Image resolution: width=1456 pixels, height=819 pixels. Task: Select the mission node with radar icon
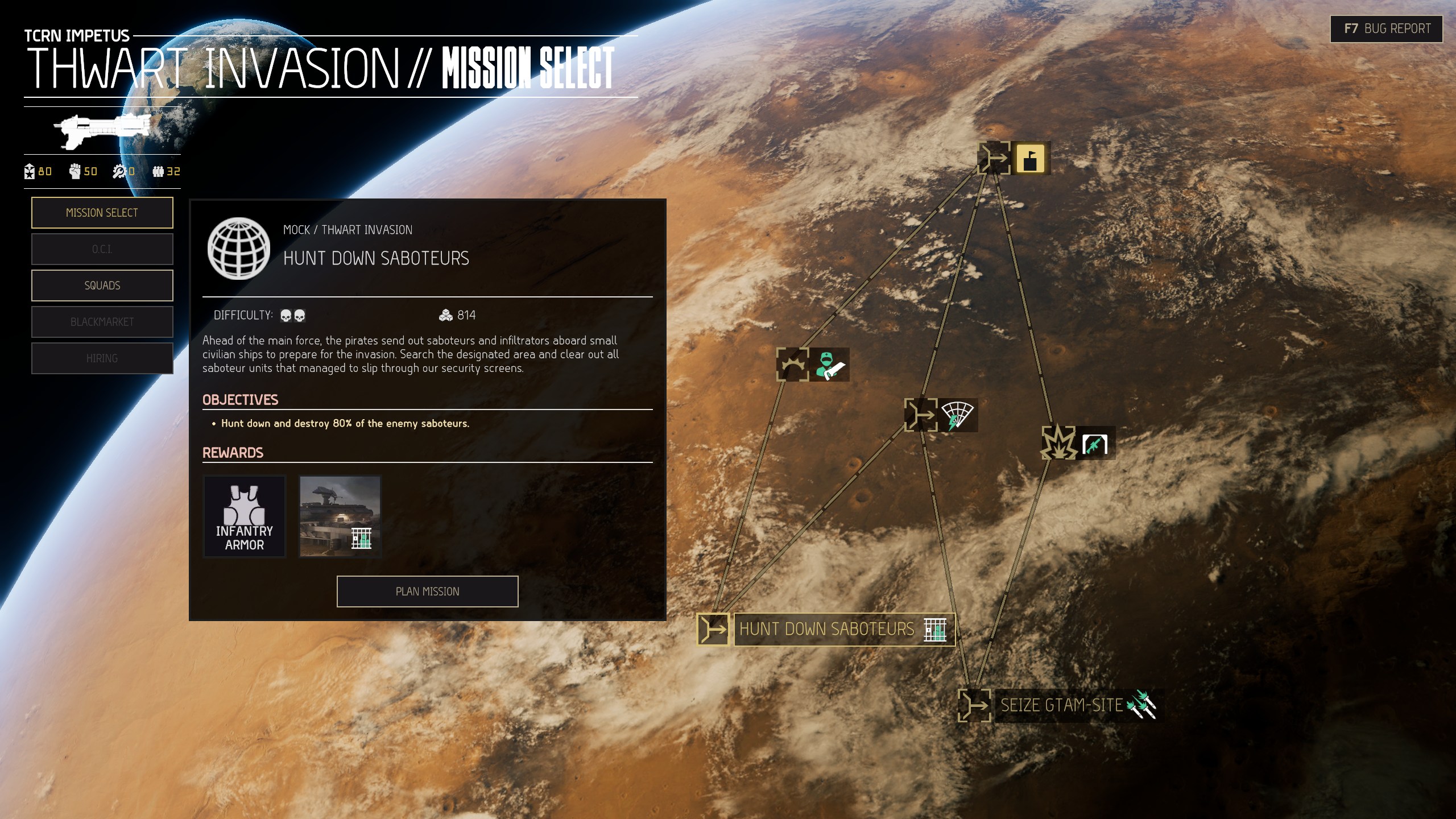coord(921,415)
